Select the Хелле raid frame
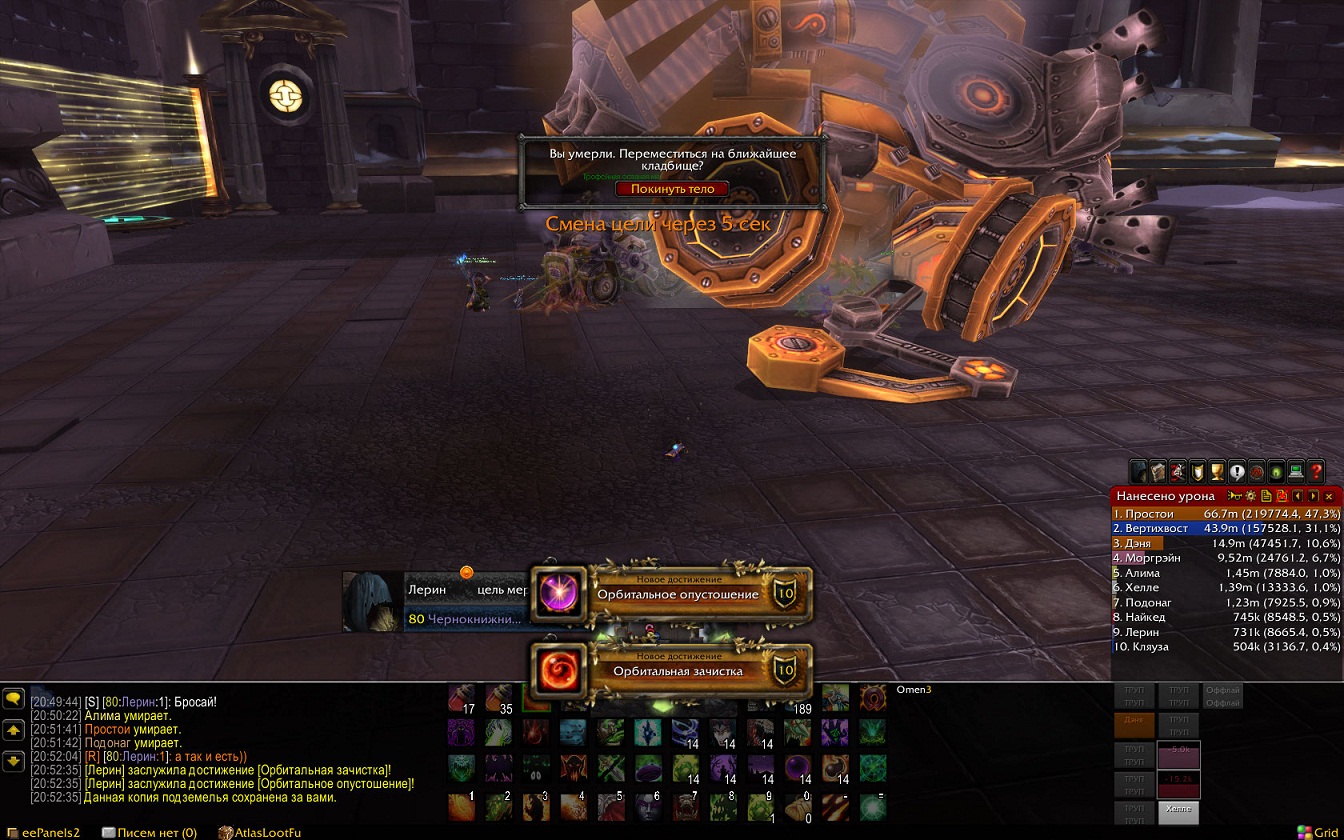This screenshot has height=840, width=1344. click(1178, 811)
